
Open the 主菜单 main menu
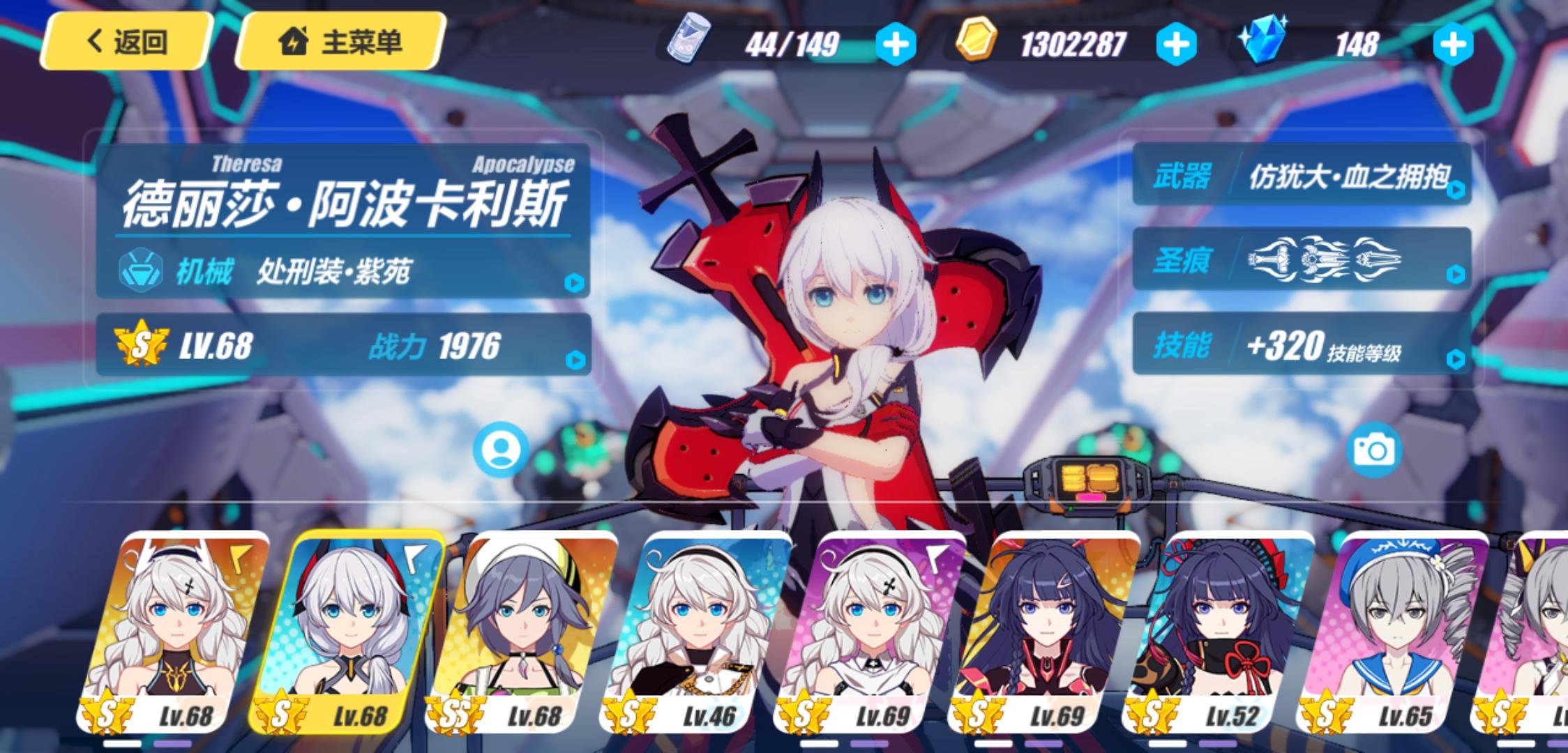point(341,42)
